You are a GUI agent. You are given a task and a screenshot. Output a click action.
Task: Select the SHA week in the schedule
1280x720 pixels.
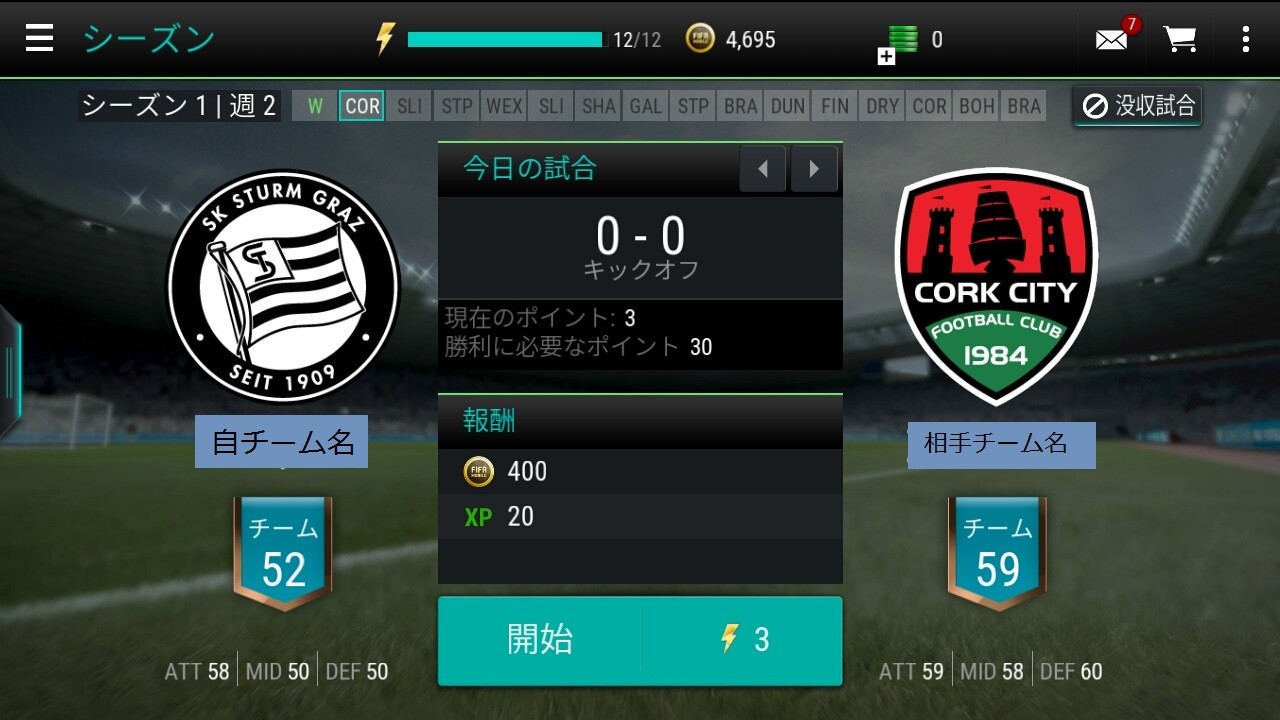click(599, 106)
